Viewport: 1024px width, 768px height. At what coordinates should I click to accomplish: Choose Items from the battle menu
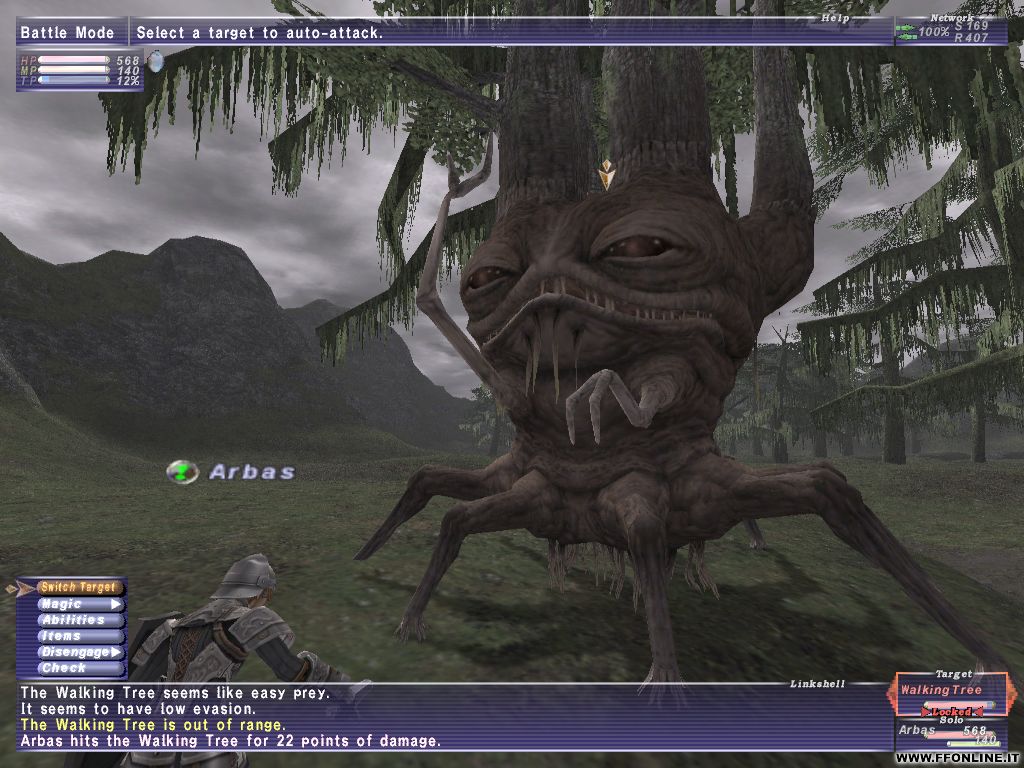click(x=78, y=636)
